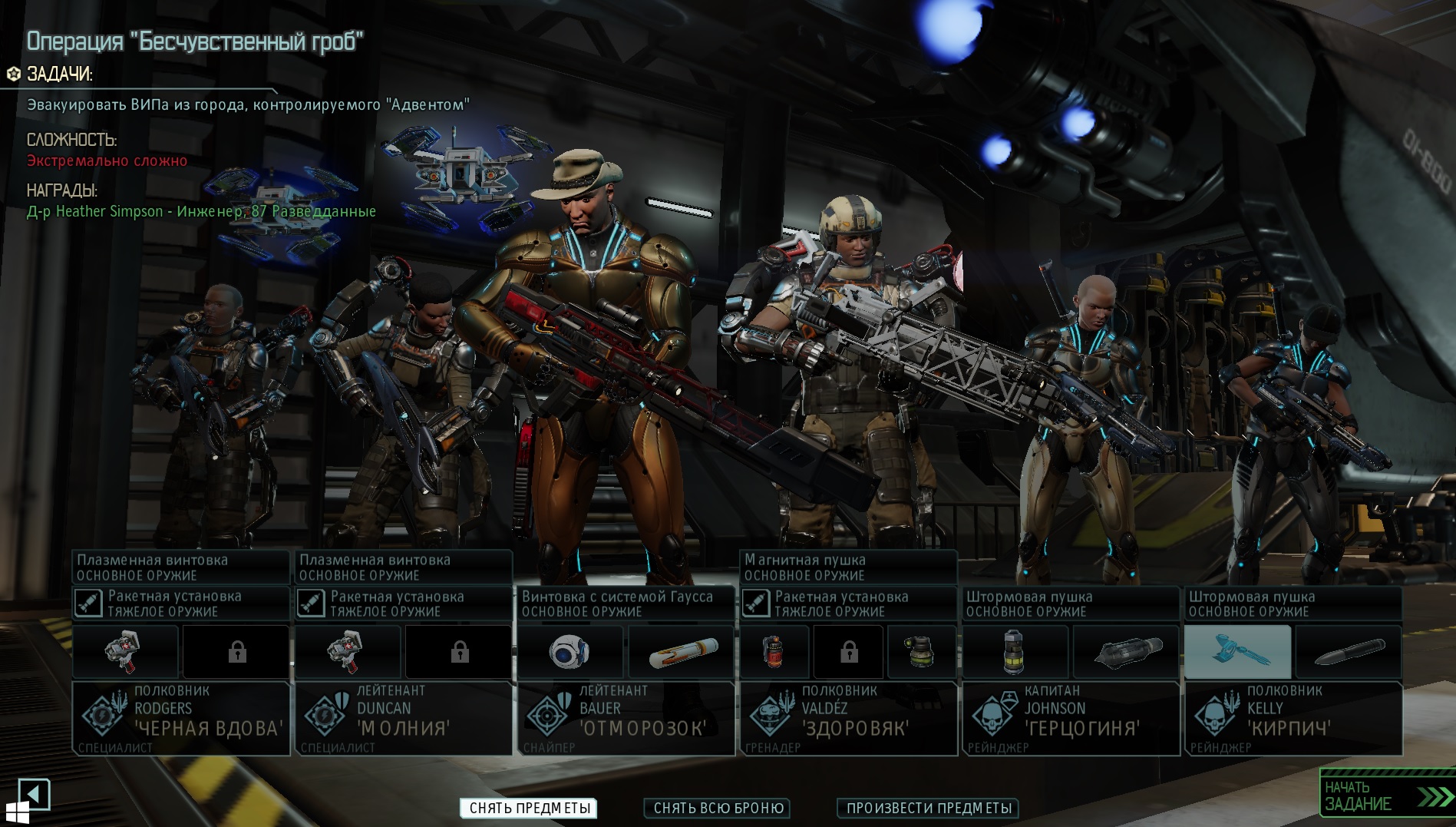The height and width of the screenshot is (827, 1456).
Task: Change Johnson's Штормовая пушка weapon
Action: [x=1071, y=604]
